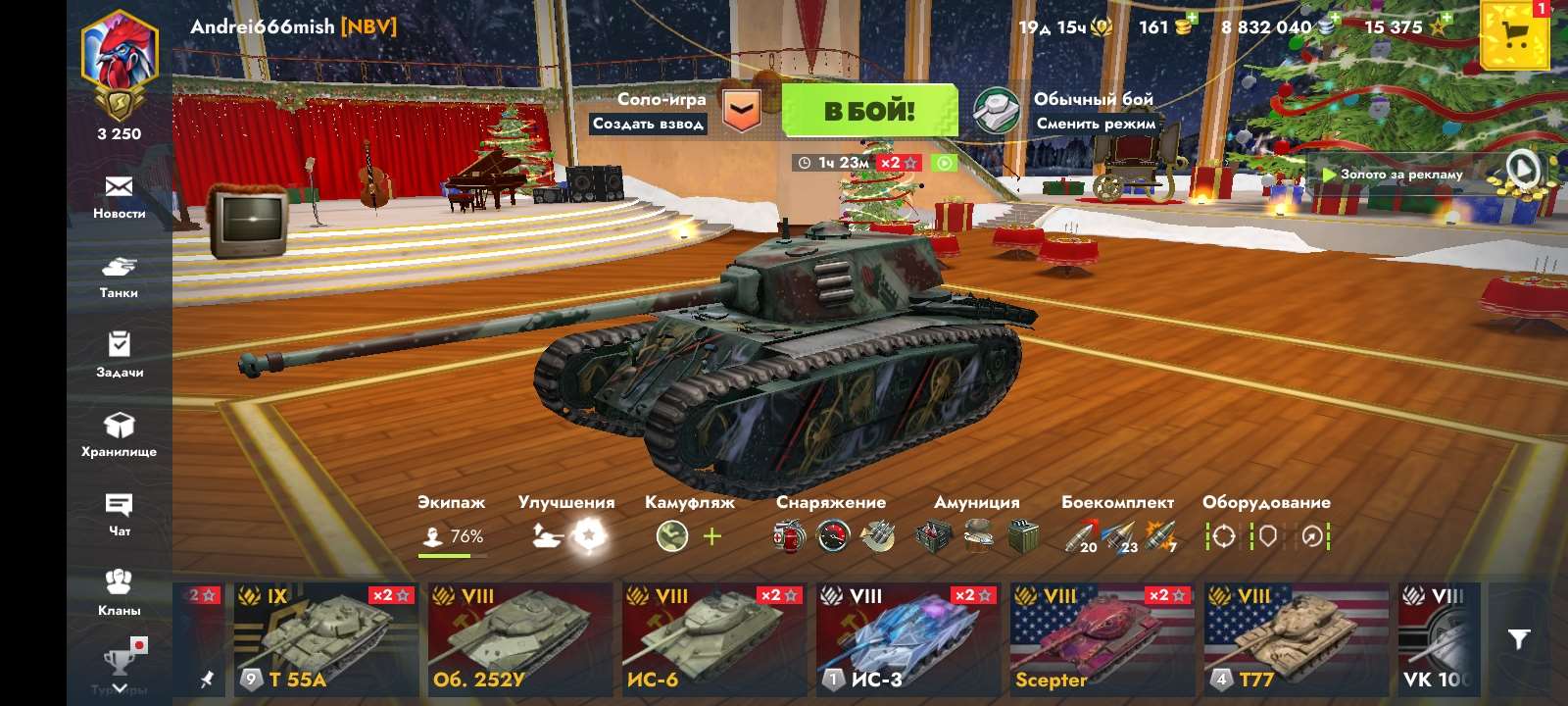The width and height of the screenshot is (1568, 706).
Task: Open Clans (Кланы) in the sidebar
Action: point(120,588)
